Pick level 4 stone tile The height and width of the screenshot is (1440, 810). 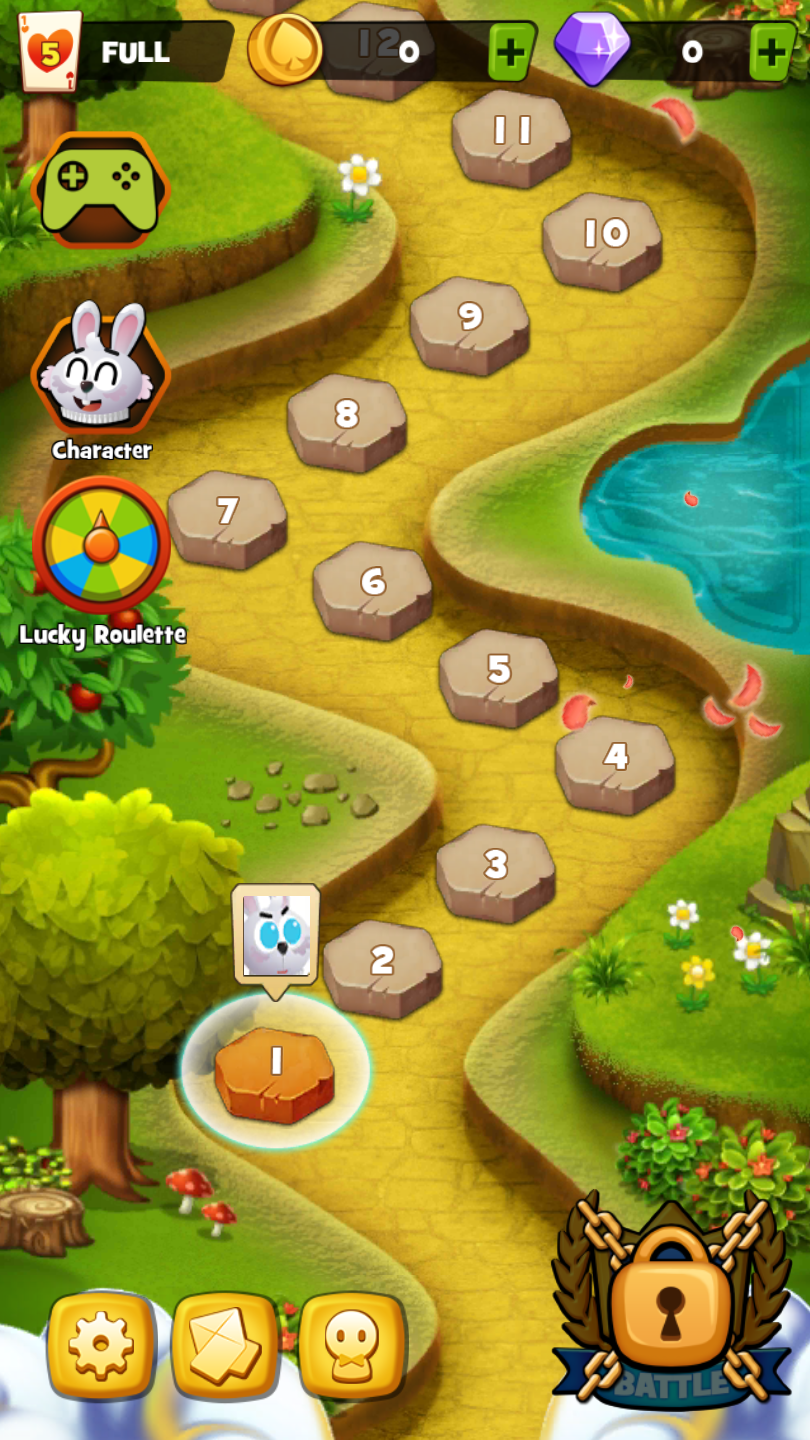[x=615, y=760]
